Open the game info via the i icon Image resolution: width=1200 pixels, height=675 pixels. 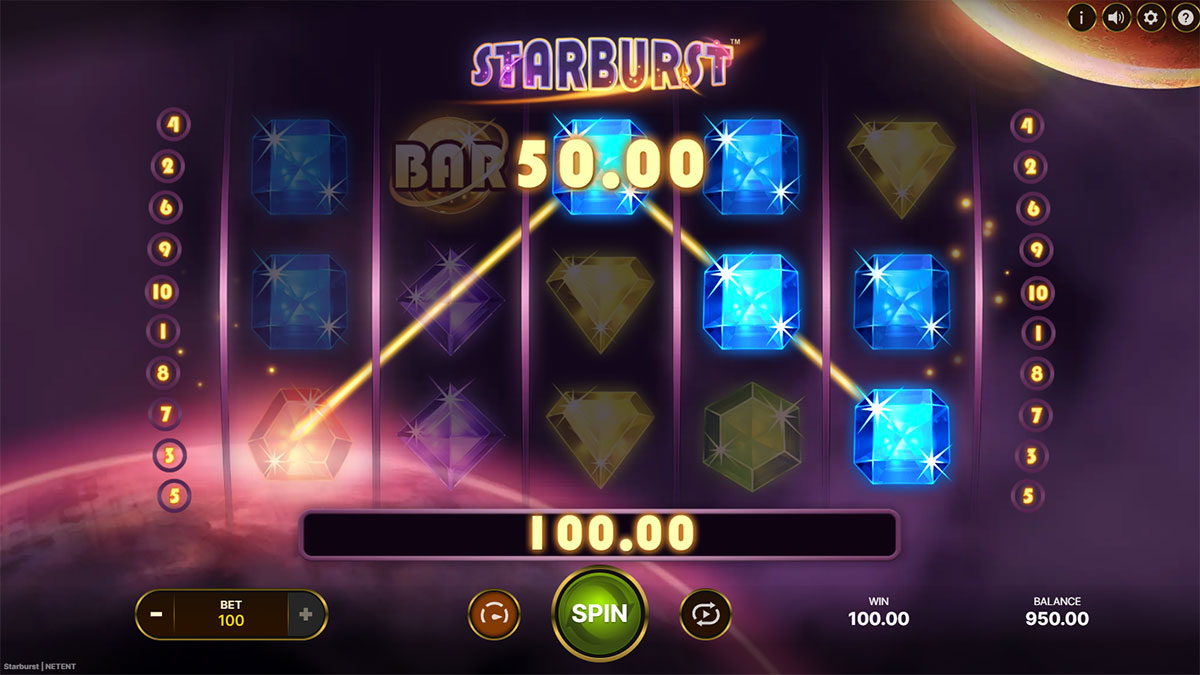click(x=1081, y=17)
